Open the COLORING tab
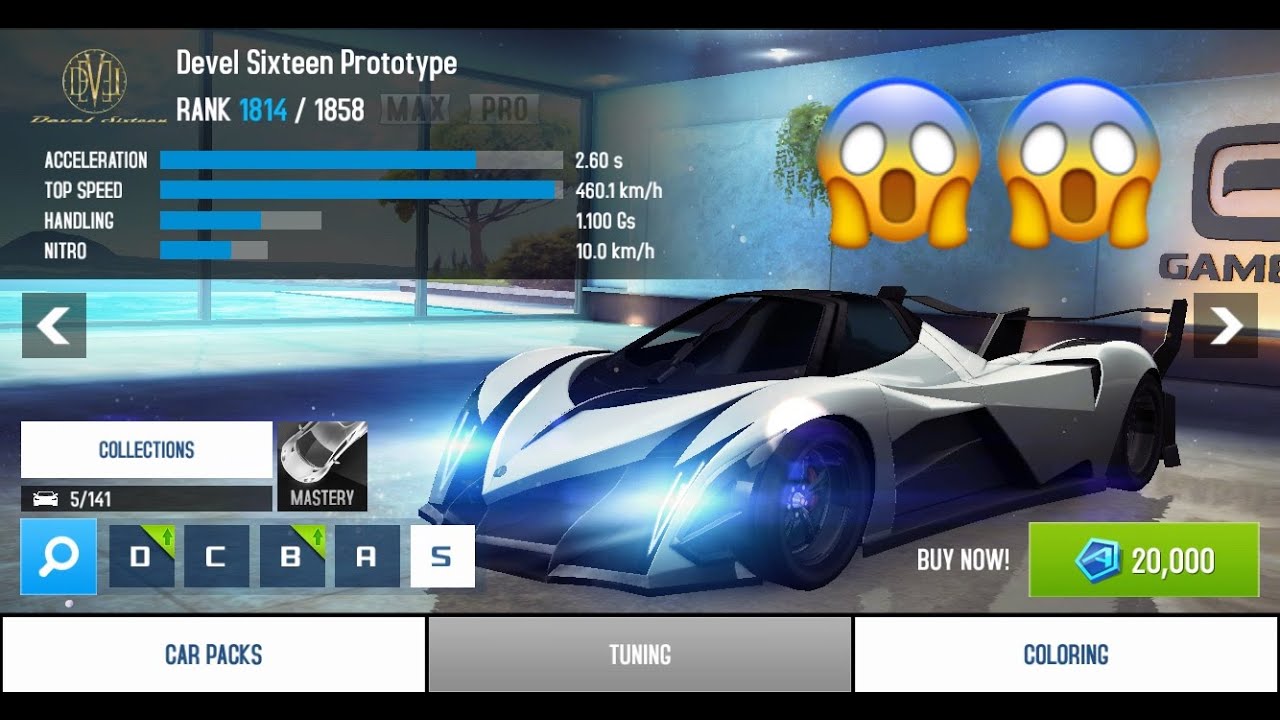Viewport: 1280px width, 720px height. click(x=1066, y=653)
